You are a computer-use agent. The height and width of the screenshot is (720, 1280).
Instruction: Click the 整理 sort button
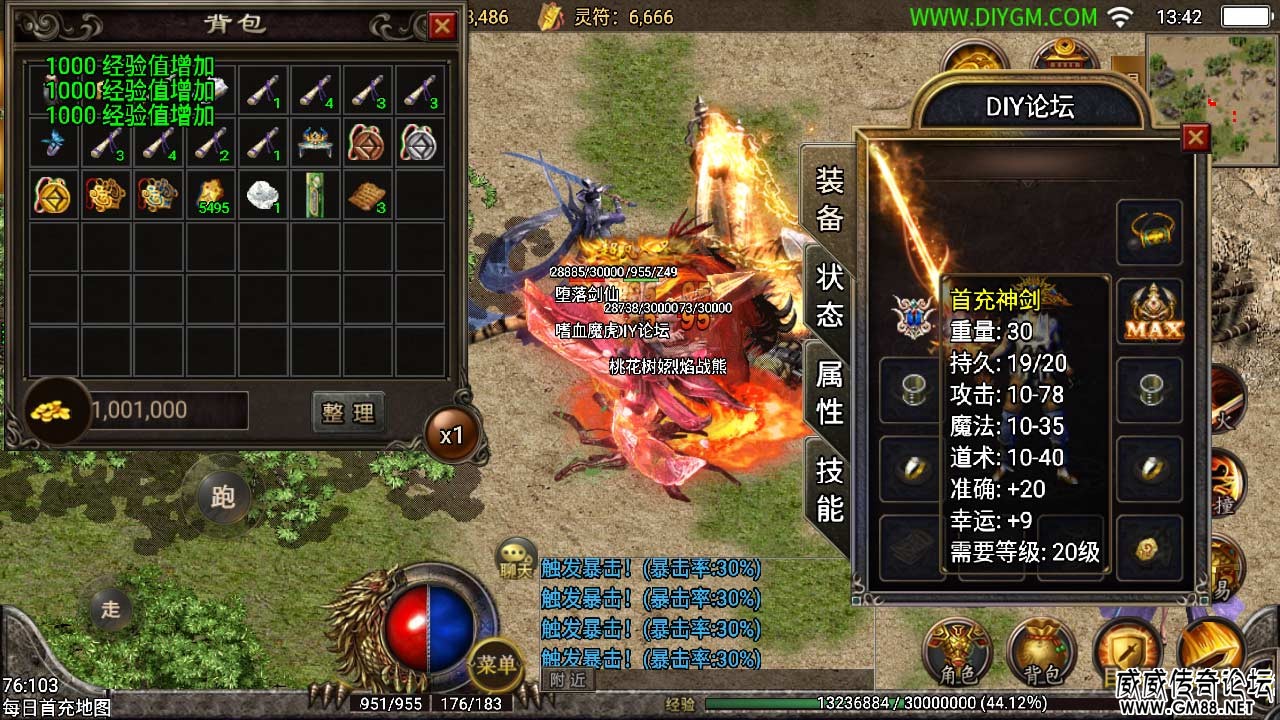tap(348, 412)
